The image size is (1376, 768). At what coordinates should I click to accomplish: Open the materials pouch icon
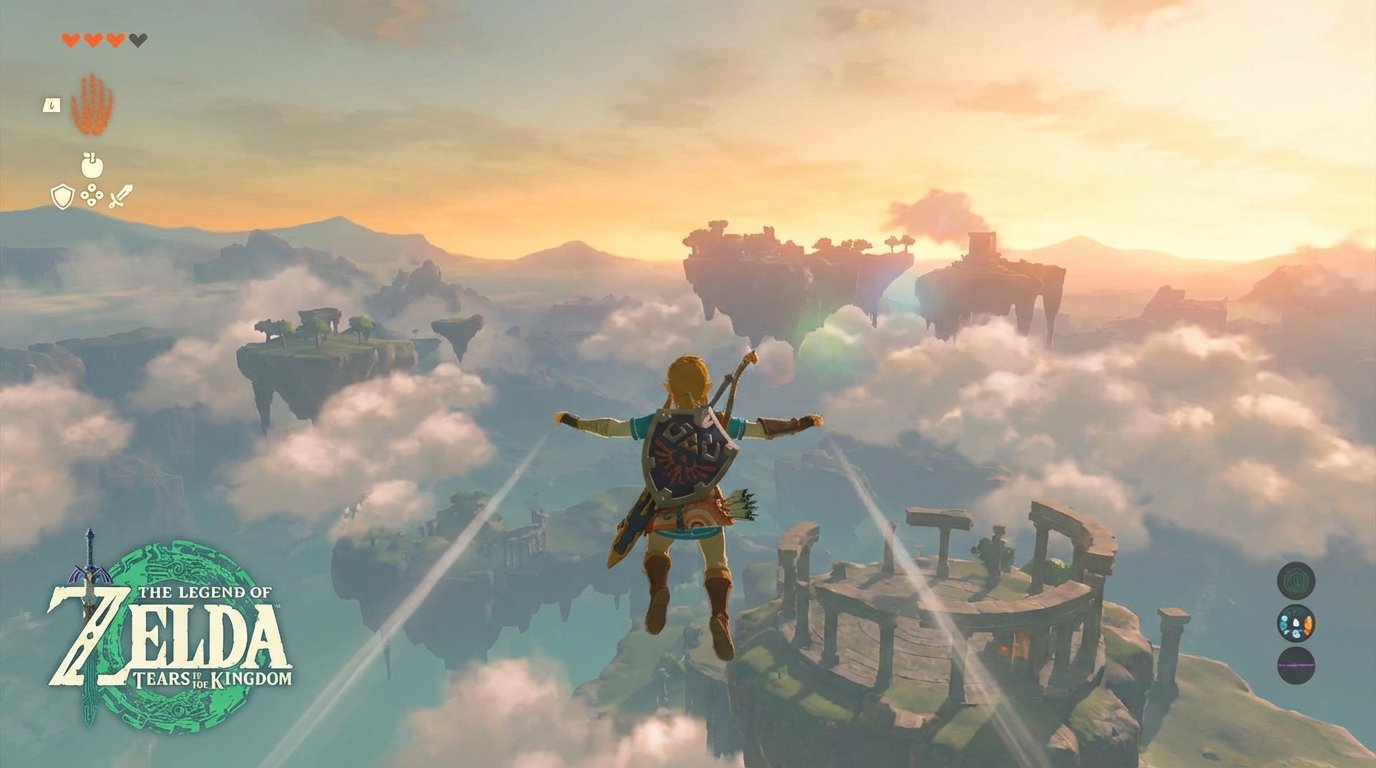[x=91, y=196]
